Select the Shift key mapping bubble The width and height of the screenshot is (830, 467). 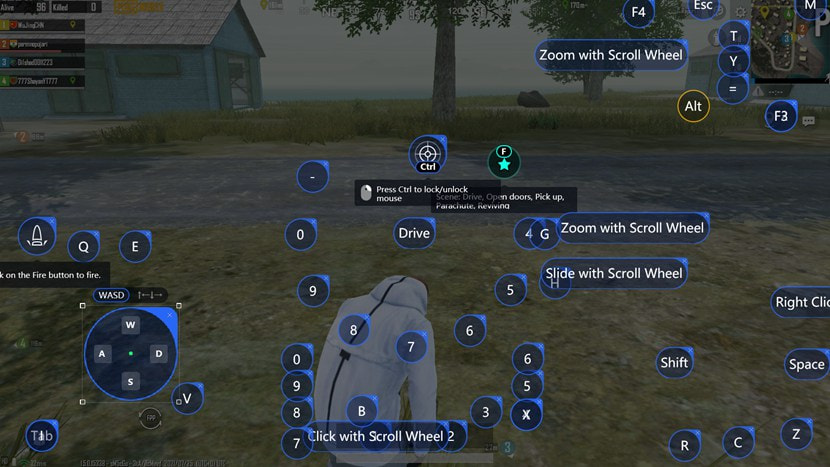click(x=674, y=362)
